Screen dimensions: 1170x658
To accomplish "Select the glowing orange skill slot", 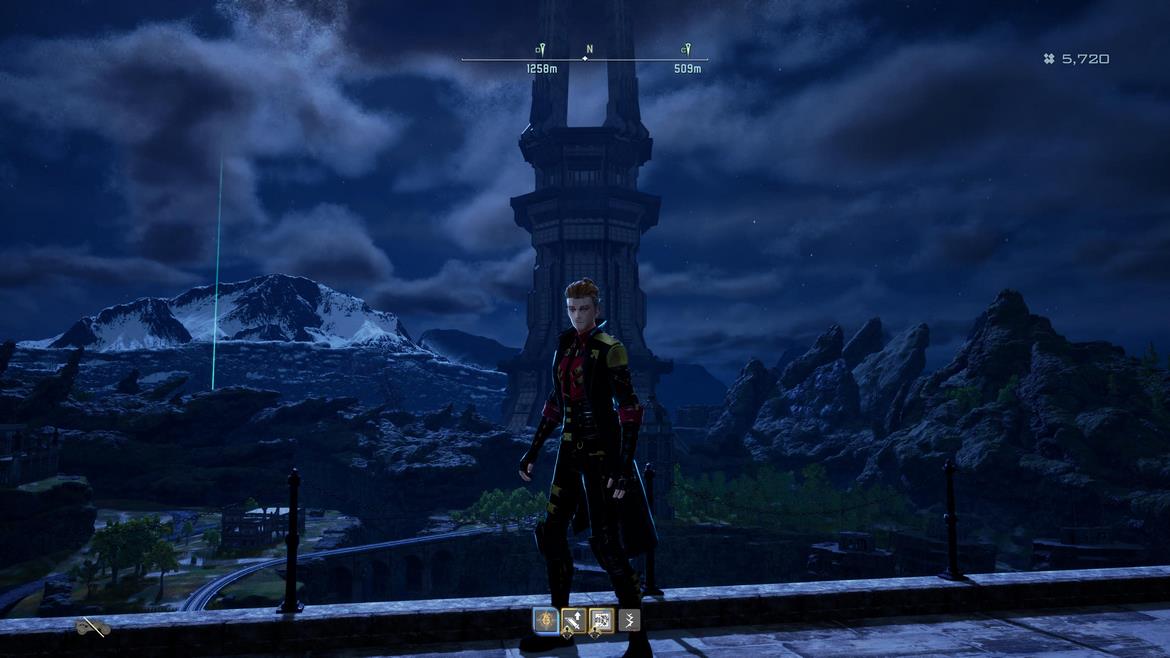I will click(545, 621).
